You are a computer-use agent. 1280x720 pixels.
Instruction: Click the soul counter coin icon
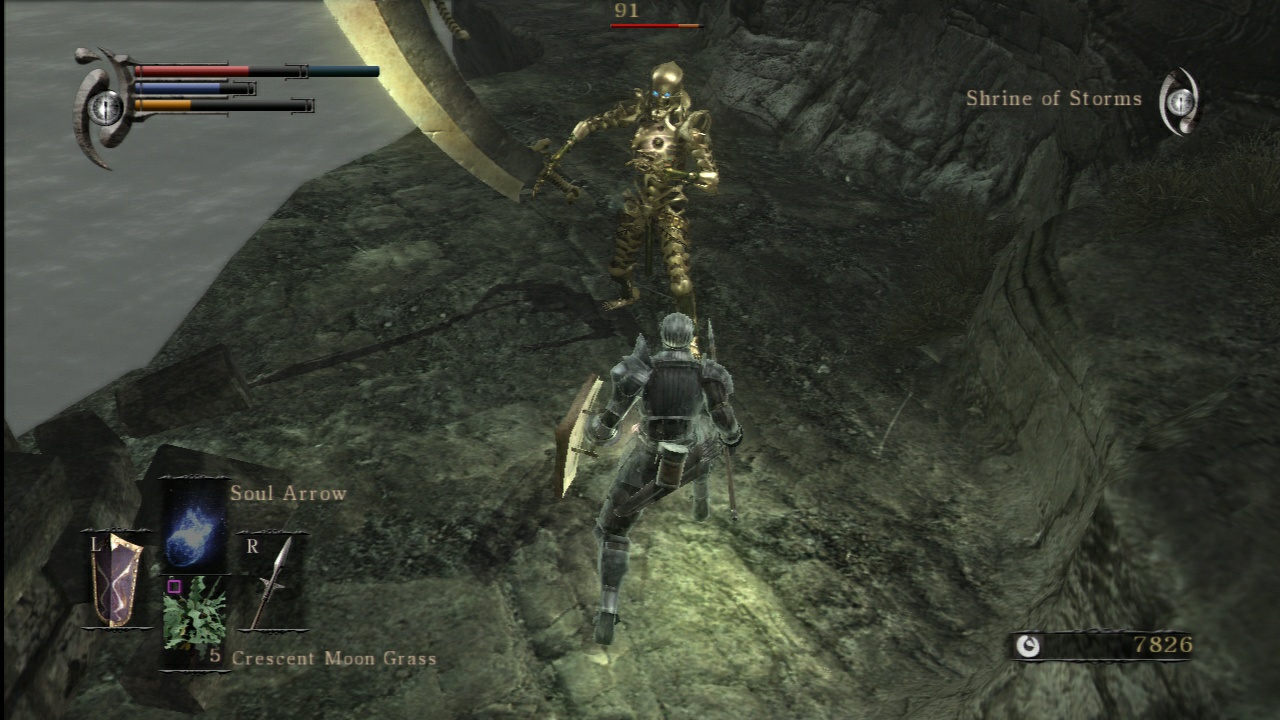(1030, 646)
